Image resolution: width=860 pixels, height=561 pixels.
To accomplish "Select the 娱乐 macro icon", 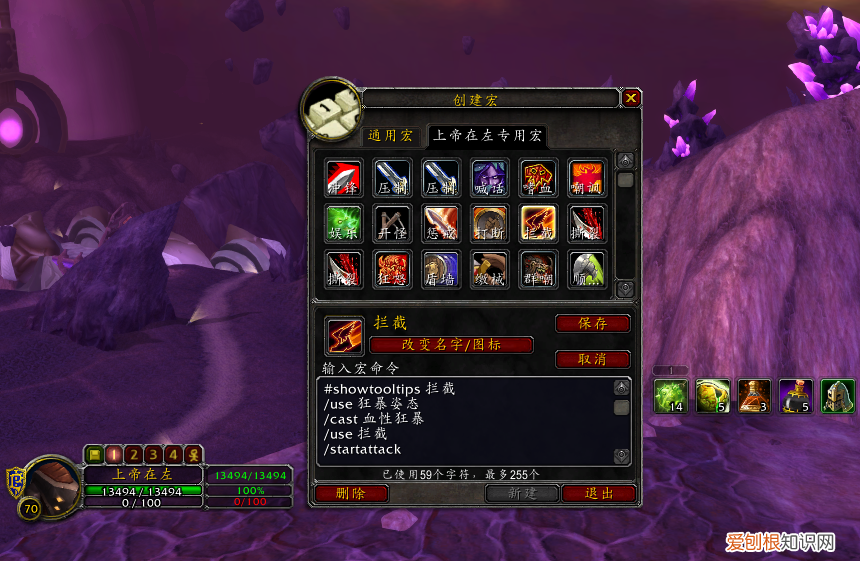I will [x=343, y=223].
